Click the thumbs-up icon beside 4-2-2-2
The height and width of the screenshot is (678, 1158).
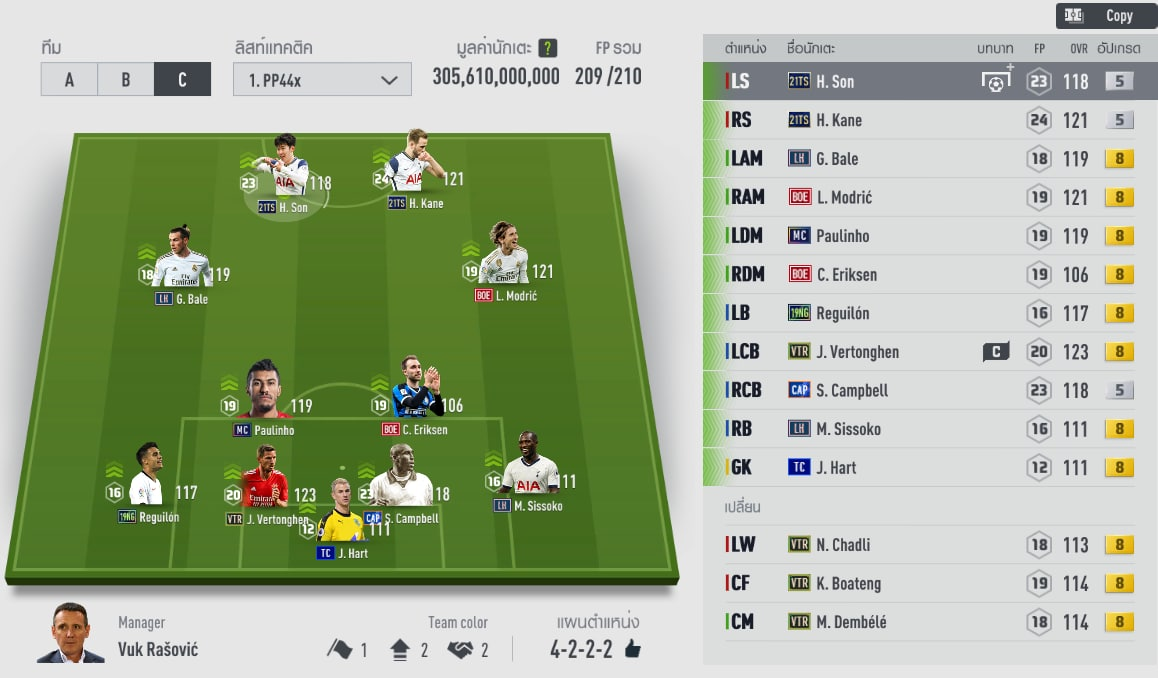(632, 650)
